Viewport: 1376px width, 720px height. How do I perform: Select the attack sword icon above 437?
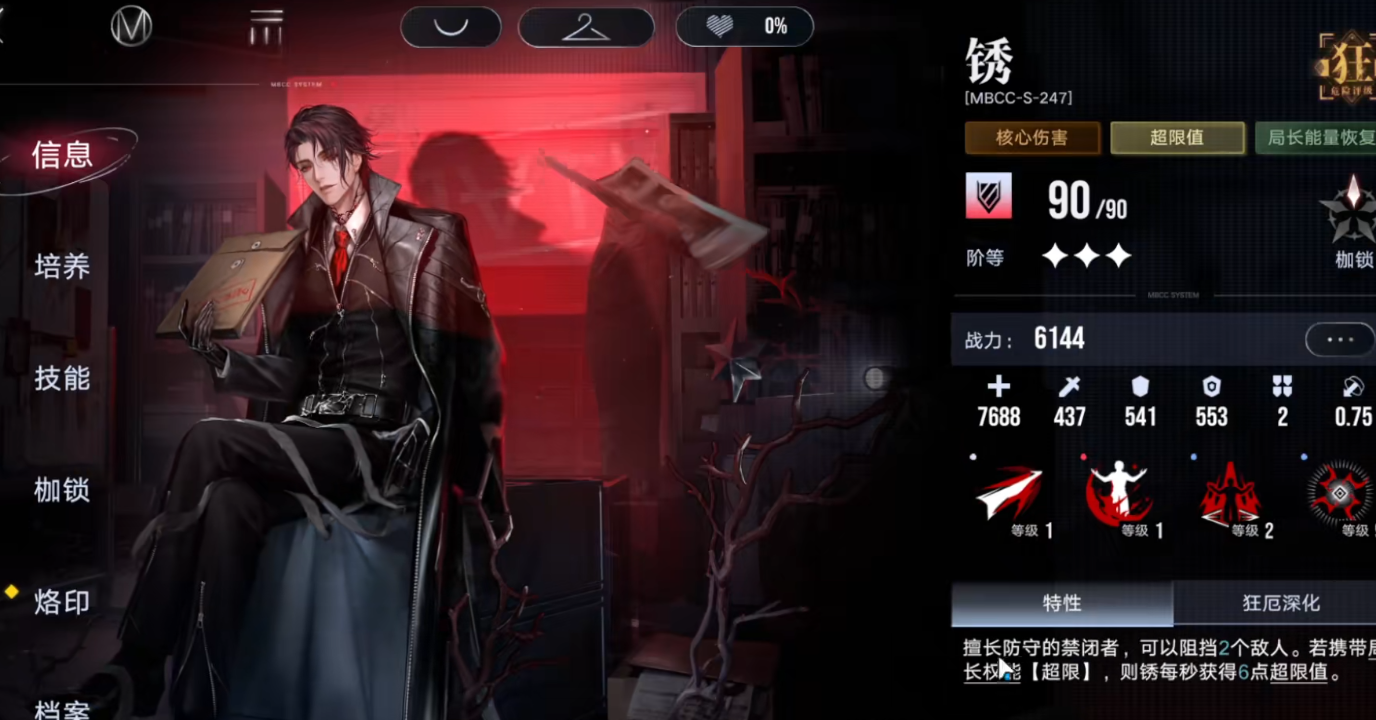1069,387
